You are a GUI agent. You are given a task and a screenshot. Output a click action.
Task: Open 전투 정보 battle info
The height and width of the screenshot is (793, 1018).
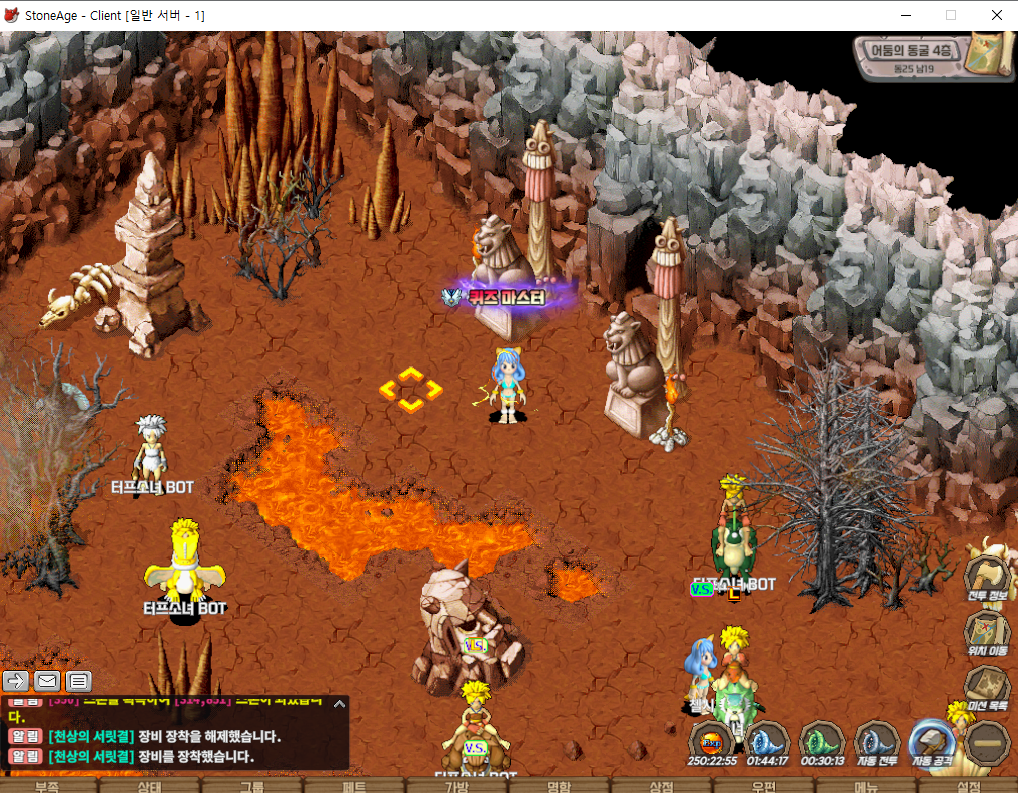(987, 580)
